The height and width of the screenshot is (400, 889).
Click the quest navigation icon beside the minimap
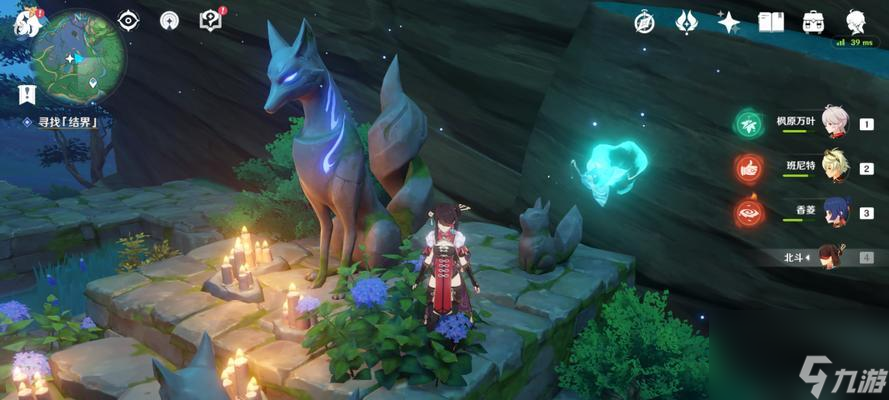click(24, 96)
